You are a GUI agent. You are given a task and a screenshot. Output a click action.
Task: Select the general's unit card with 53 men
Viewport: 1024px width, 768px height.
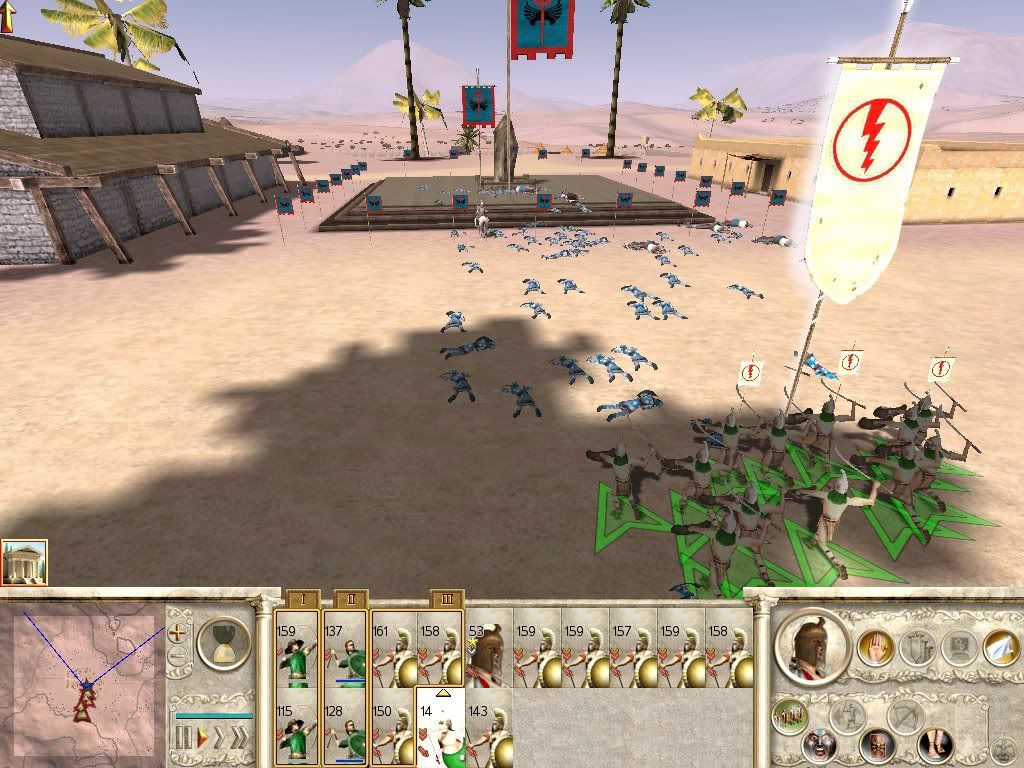tap(489, 649)
